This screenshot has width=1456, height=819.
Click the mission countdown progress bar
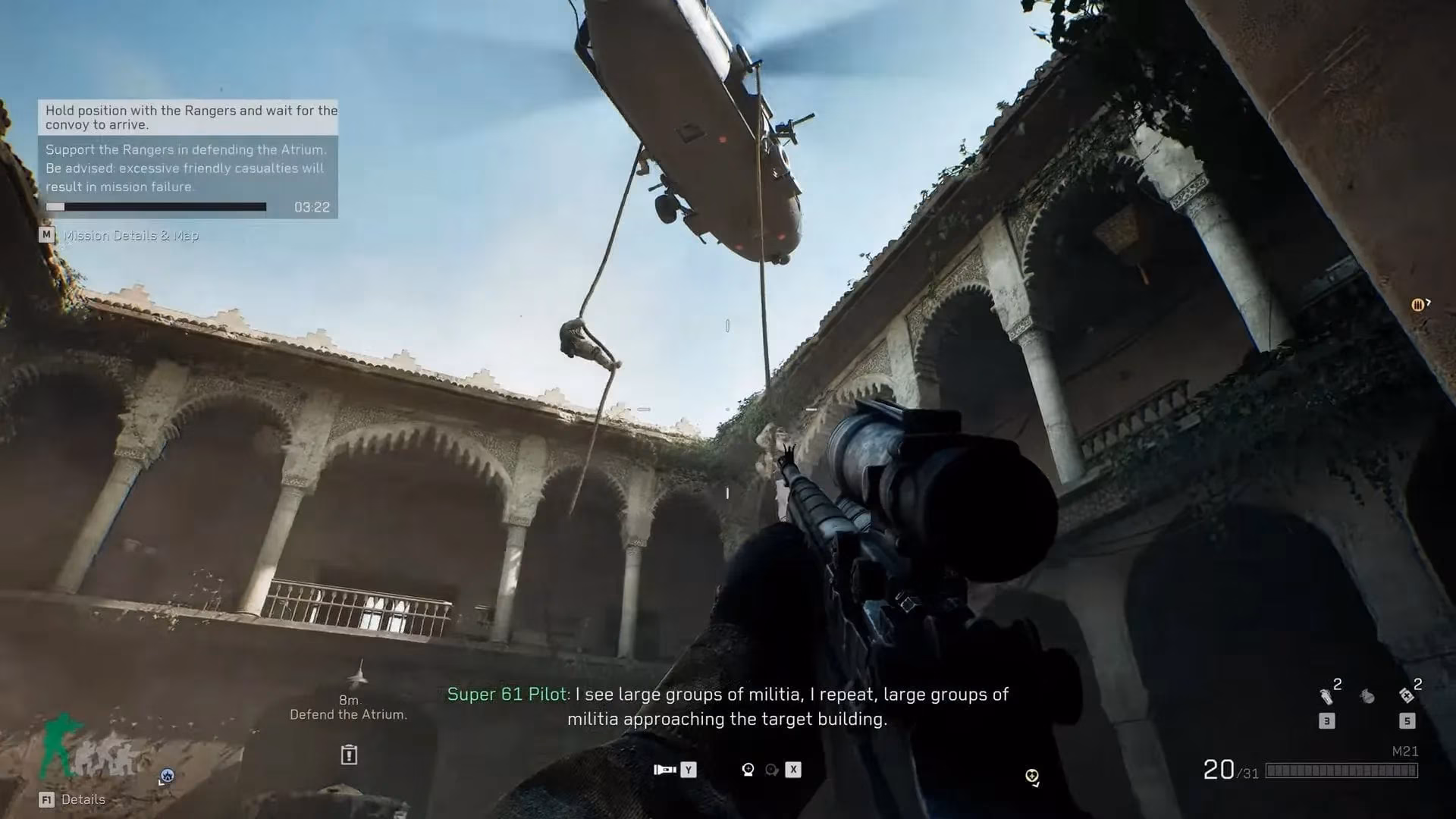[155, 206]
